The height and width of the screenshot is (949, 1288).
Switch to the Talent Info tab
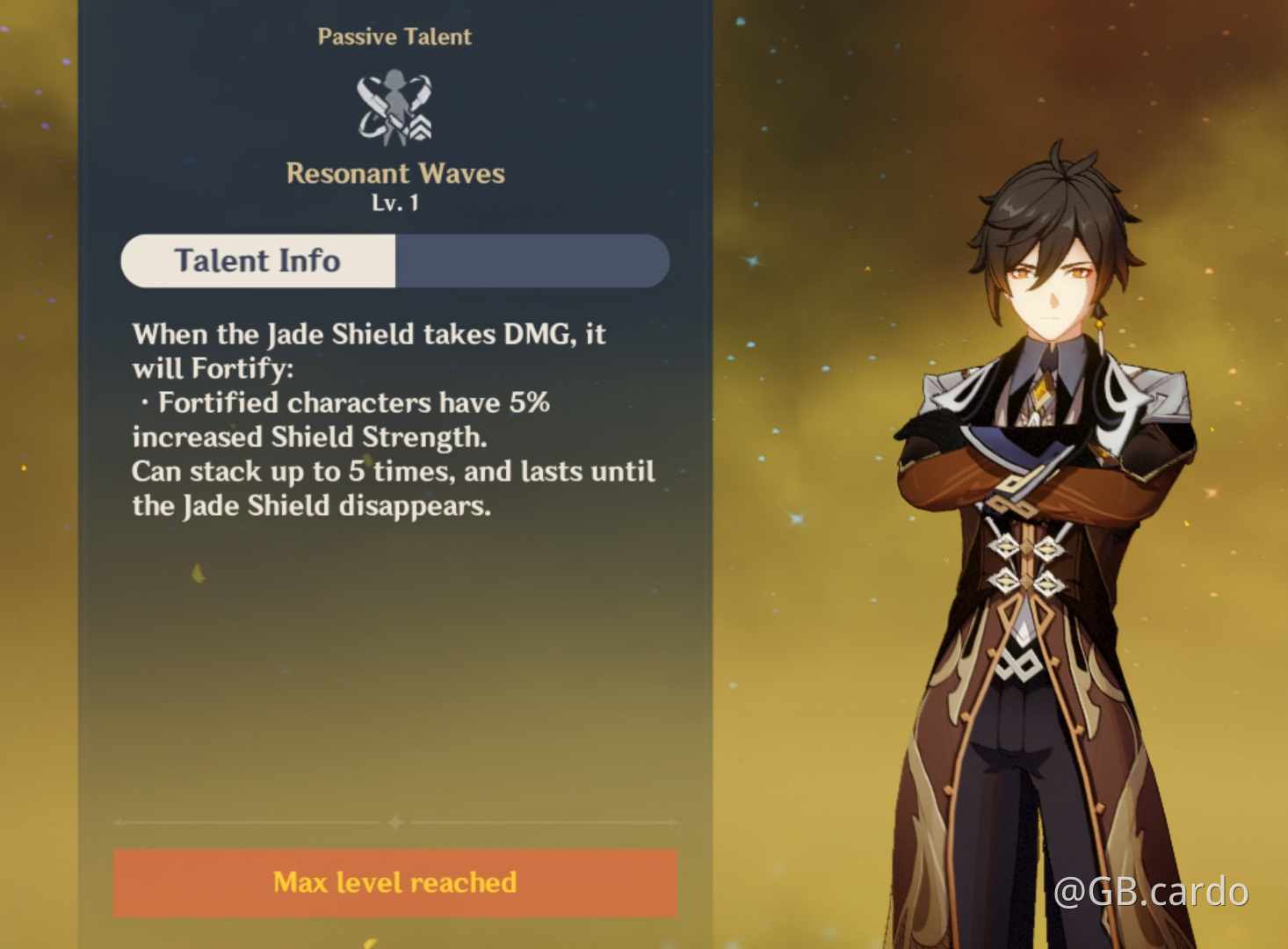(257, 260)
